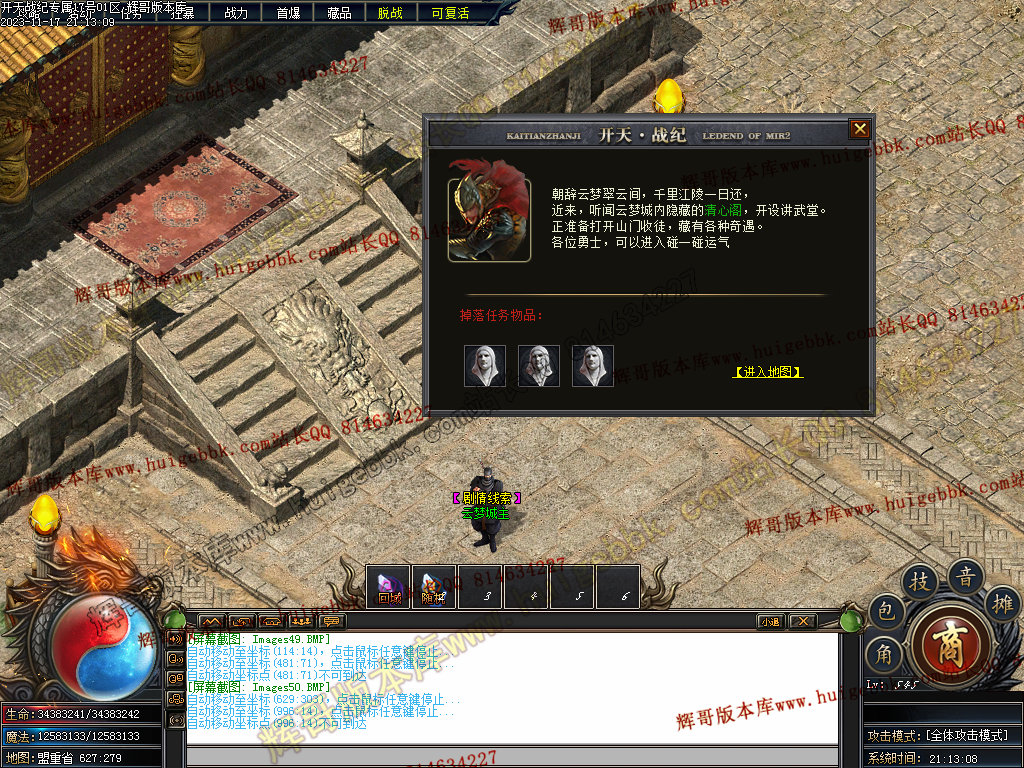1024x768 pixels.
Task: Change the 攻击模式 attack mode
Action: tap(938, 735)
